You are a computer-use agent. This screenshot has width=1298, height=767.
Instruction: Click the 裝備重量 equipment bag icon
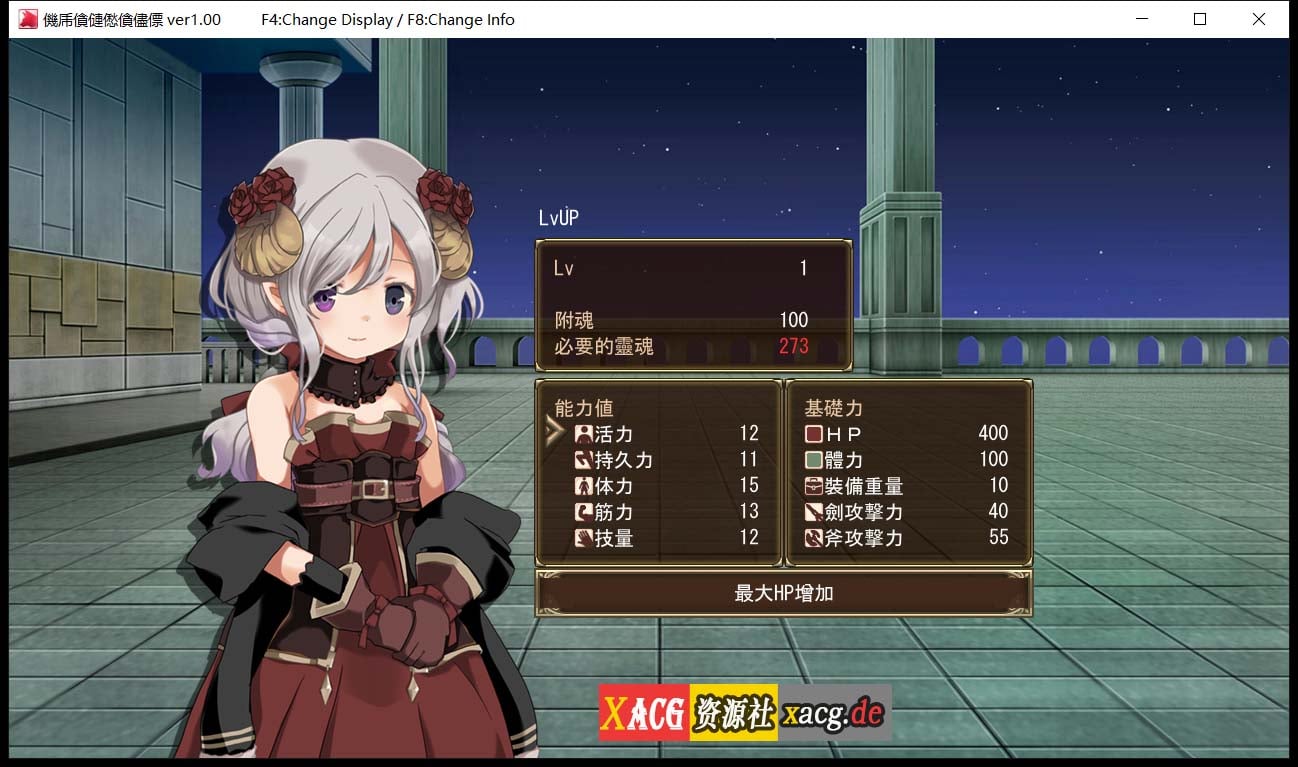tap(812, 486)
